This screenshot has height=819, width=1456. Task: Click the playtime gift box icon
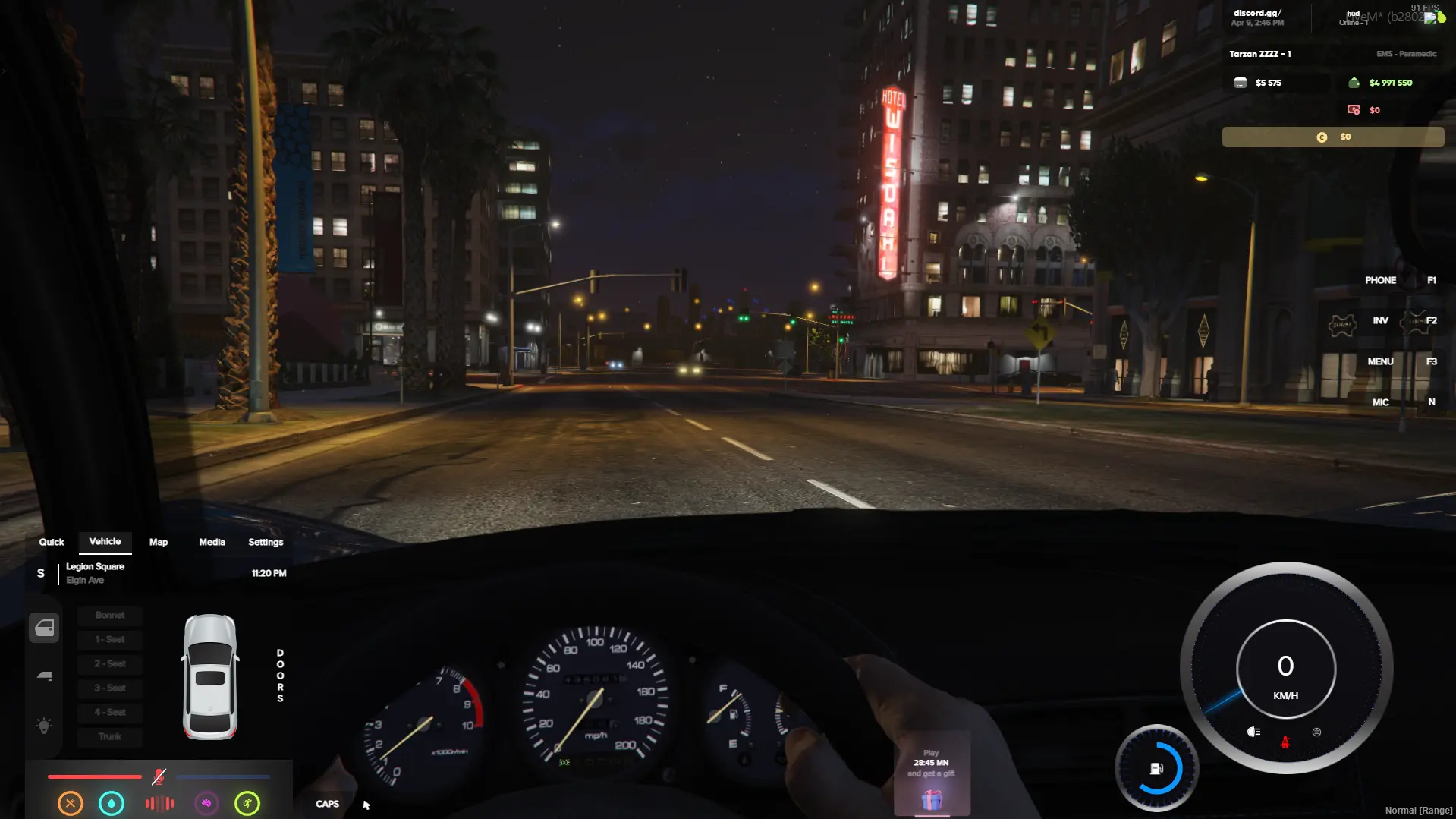tap(932, 799)
